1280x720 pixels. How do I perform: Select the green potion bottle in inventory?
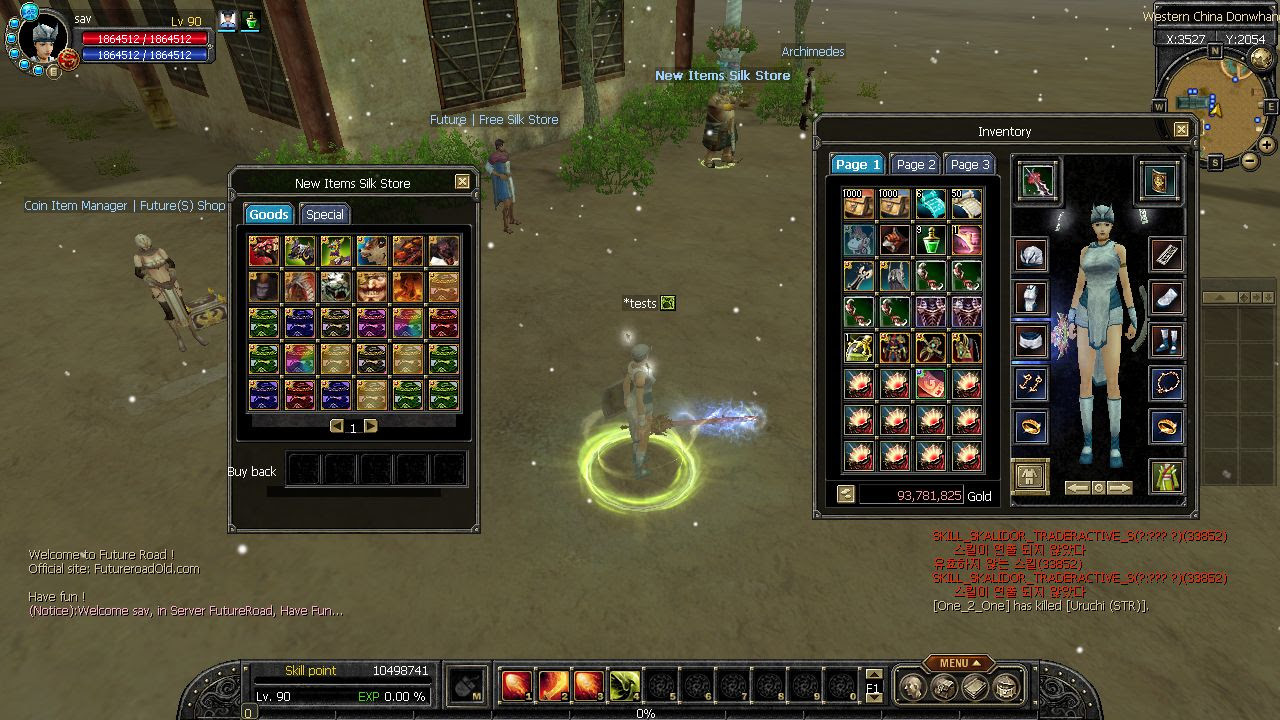[x=931, y=240]
